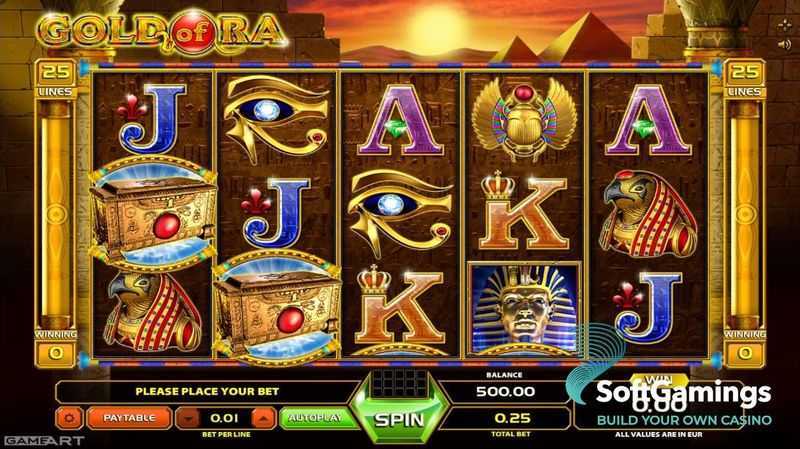Image resolution: width=800 pixels, height=449 pixels.
Task: Spin the reels with the green SPIN button
Action: pyautogui.click(x=400, y=416)
